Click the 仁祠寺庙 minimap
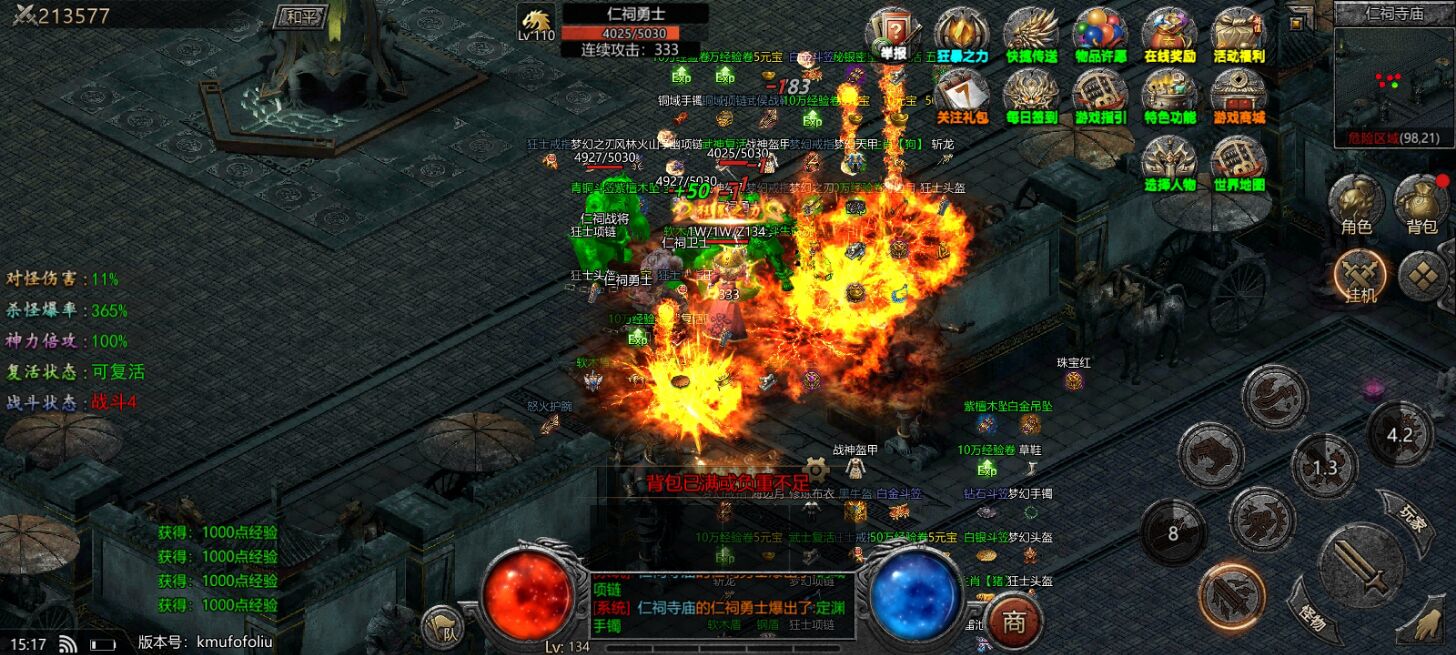The width and height of the screenshot is (1456, 655). pyautogui.click(x=1394, y=85)
